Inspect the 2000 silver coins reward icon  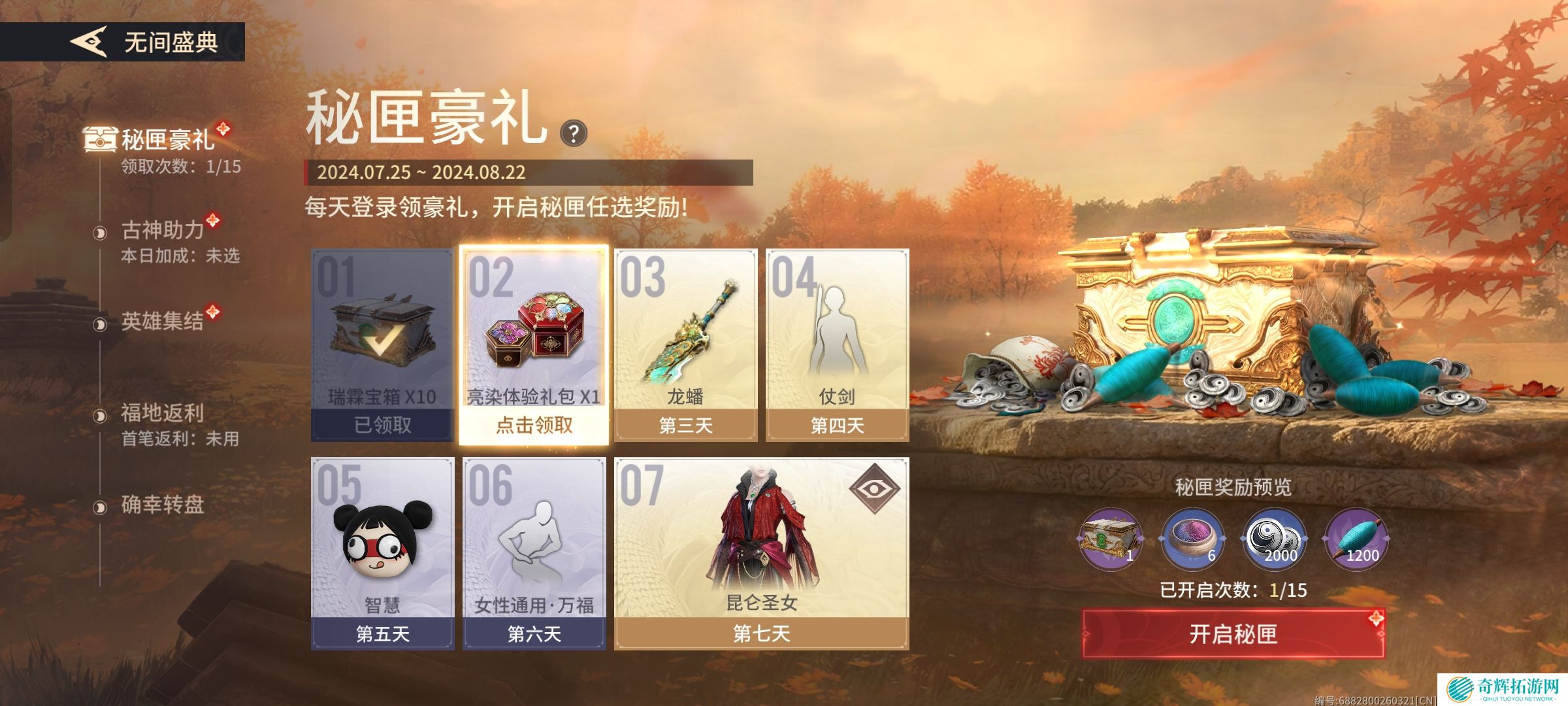click(1274, 539)
